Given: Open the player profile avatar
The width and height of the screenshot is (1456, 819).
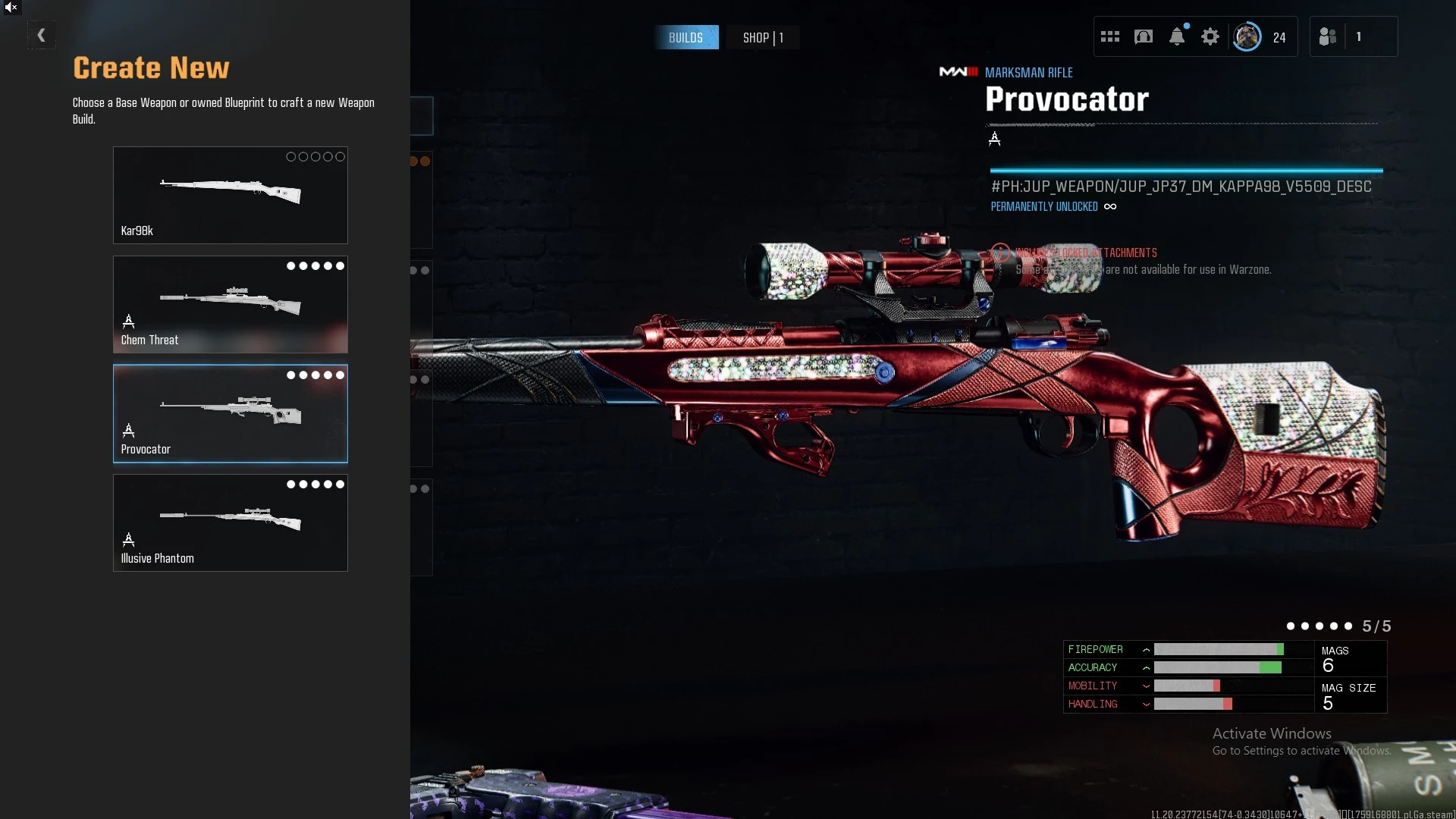Looking at the screenshot, I should click(x=1247, y=36).
